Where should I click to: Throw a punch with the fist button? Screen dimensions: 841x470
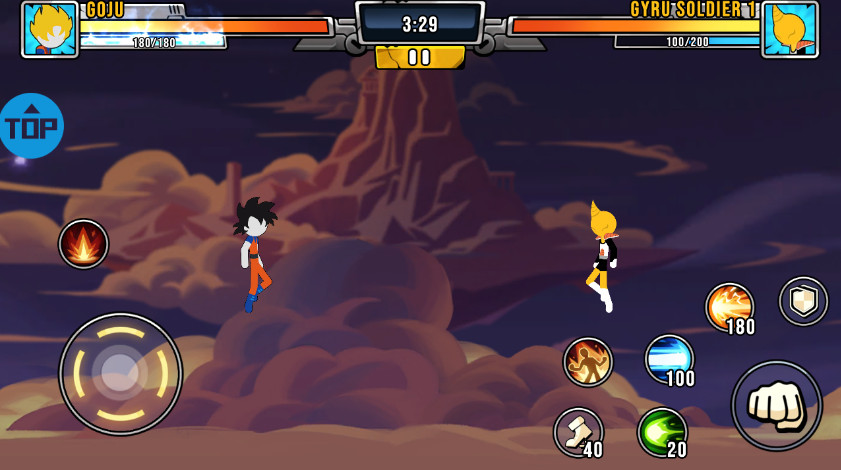pos(776,405)
